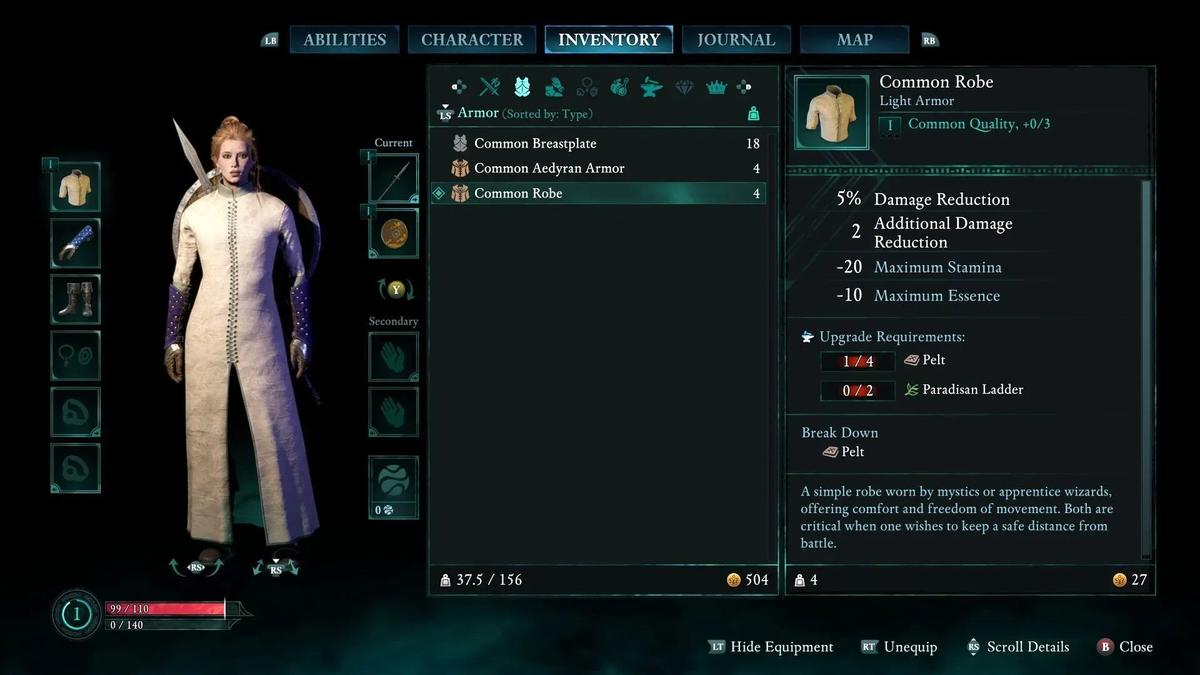Select the armor chestplate category icon
The width and height of the screenshot is (1200, 675).
point(522,87)
